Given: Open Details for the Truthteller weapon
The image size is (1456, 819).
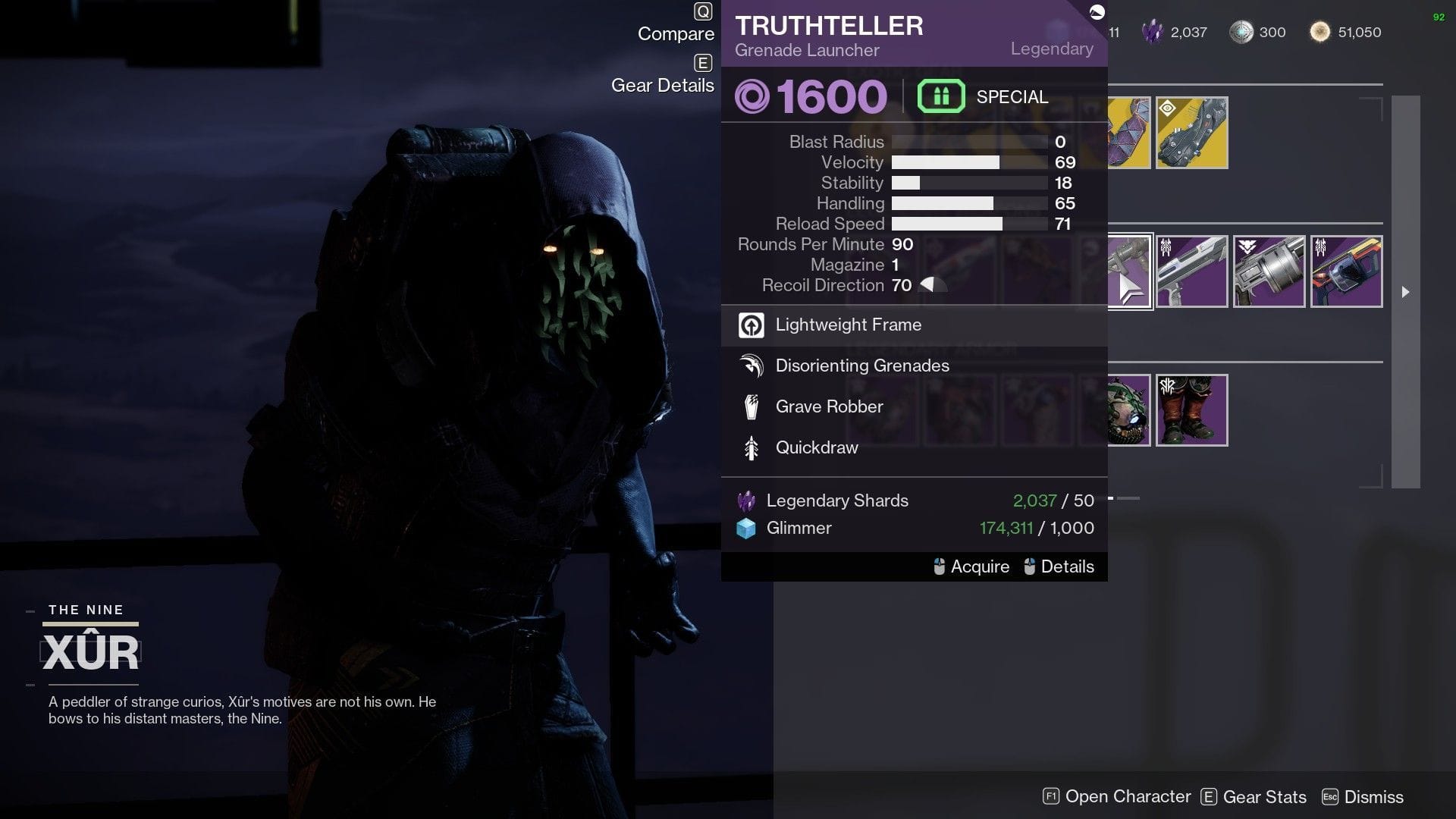Looking at the screenshot, I should coord(1068,566).
